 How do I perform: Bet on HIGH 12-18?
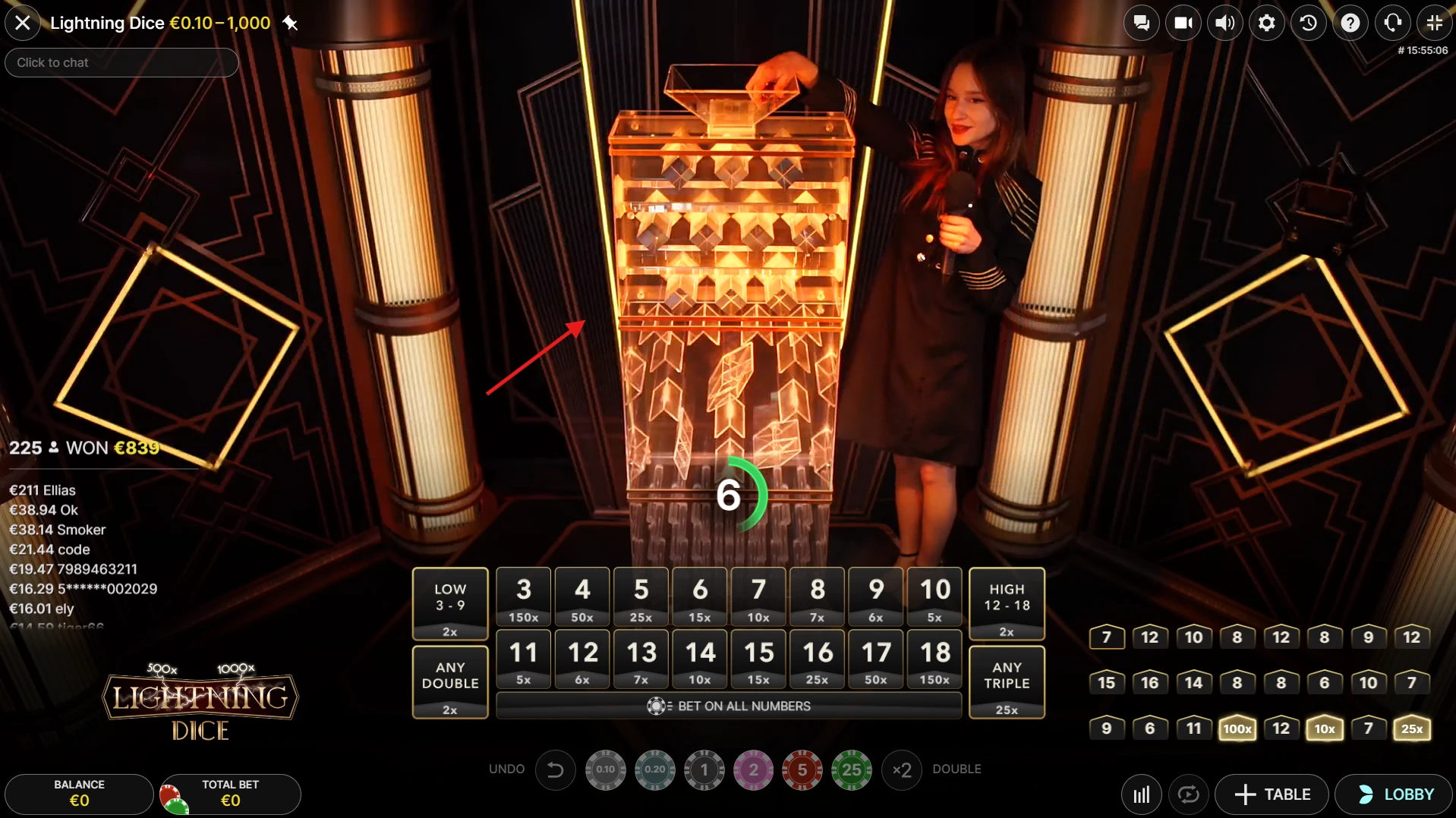[x=1007, y=604]
